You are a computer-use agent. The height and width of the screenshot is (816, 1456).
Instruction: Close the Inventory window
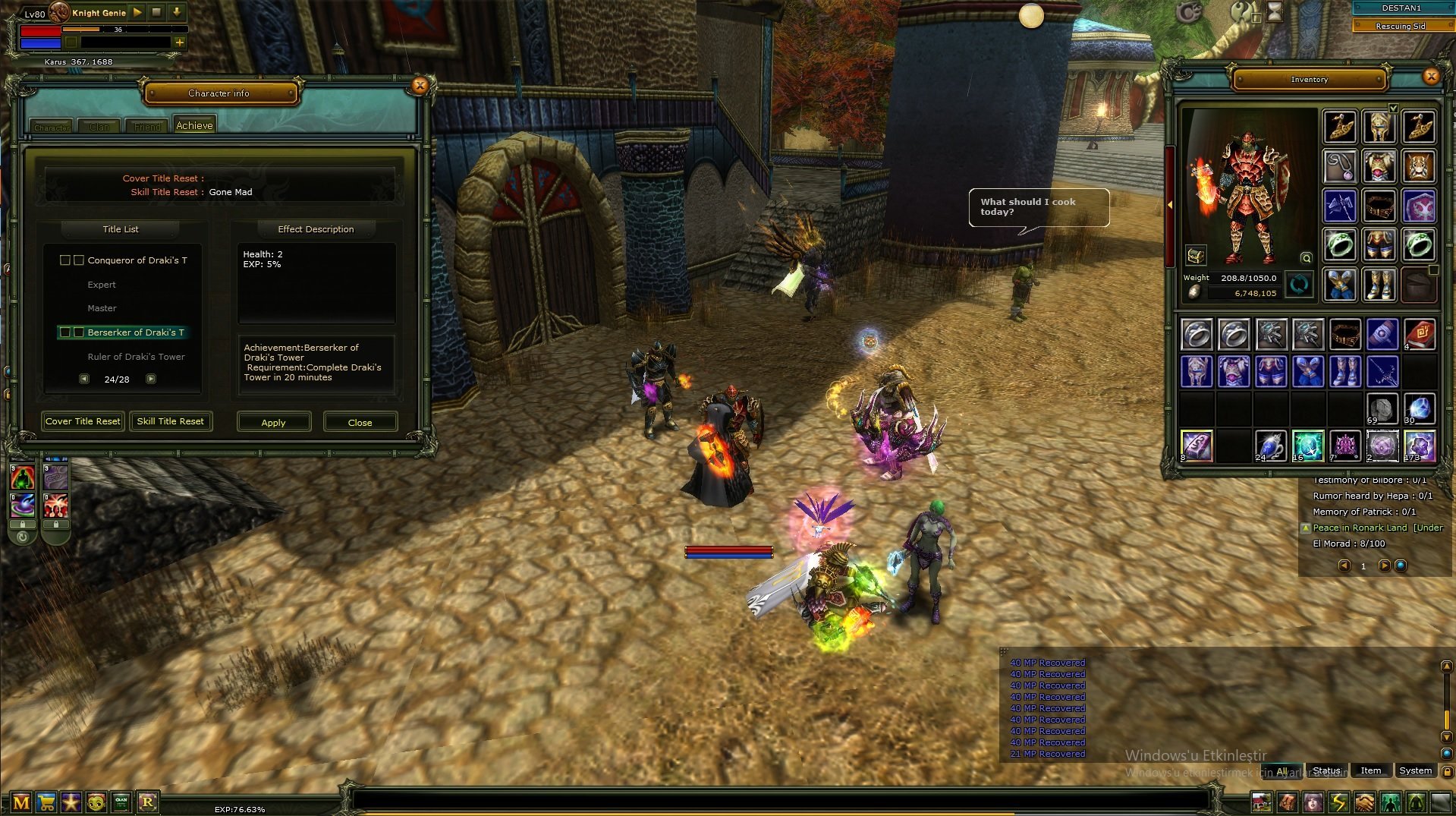coord(1431,77)
